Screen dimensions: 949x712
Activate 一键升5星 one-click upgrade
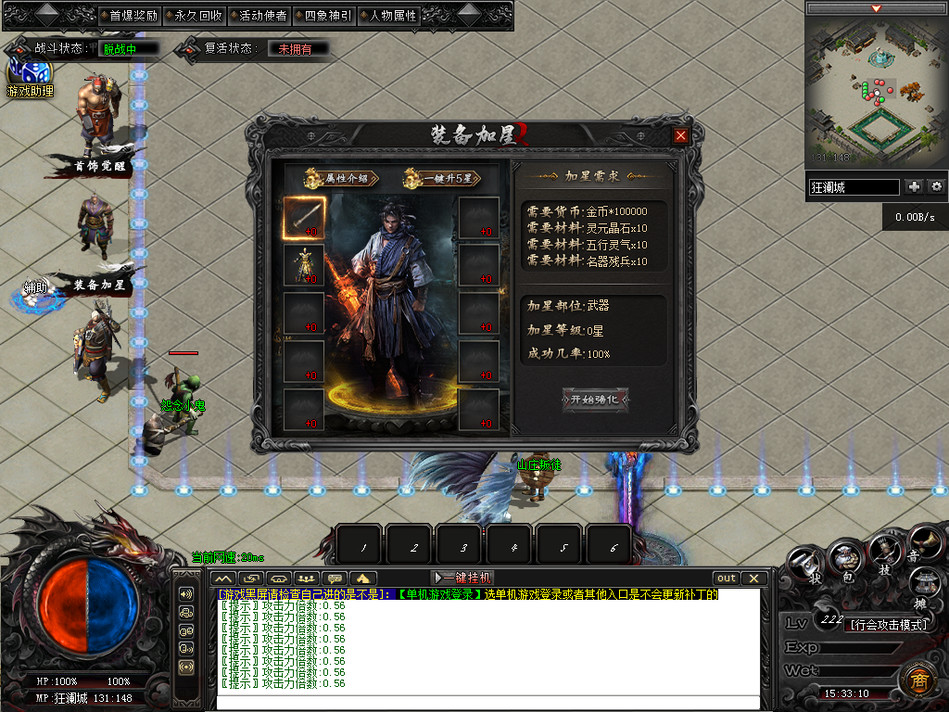click(x=441, y=178)
